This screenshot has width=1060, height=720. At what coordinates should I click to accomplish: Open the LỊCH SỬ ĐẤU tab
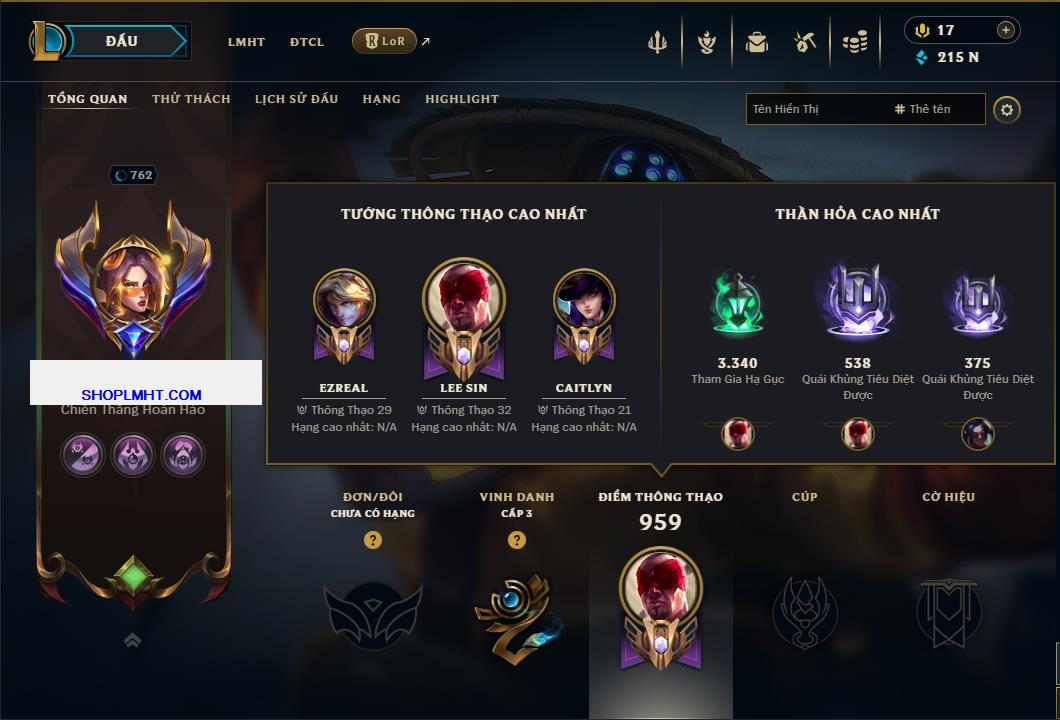[296, 99]
